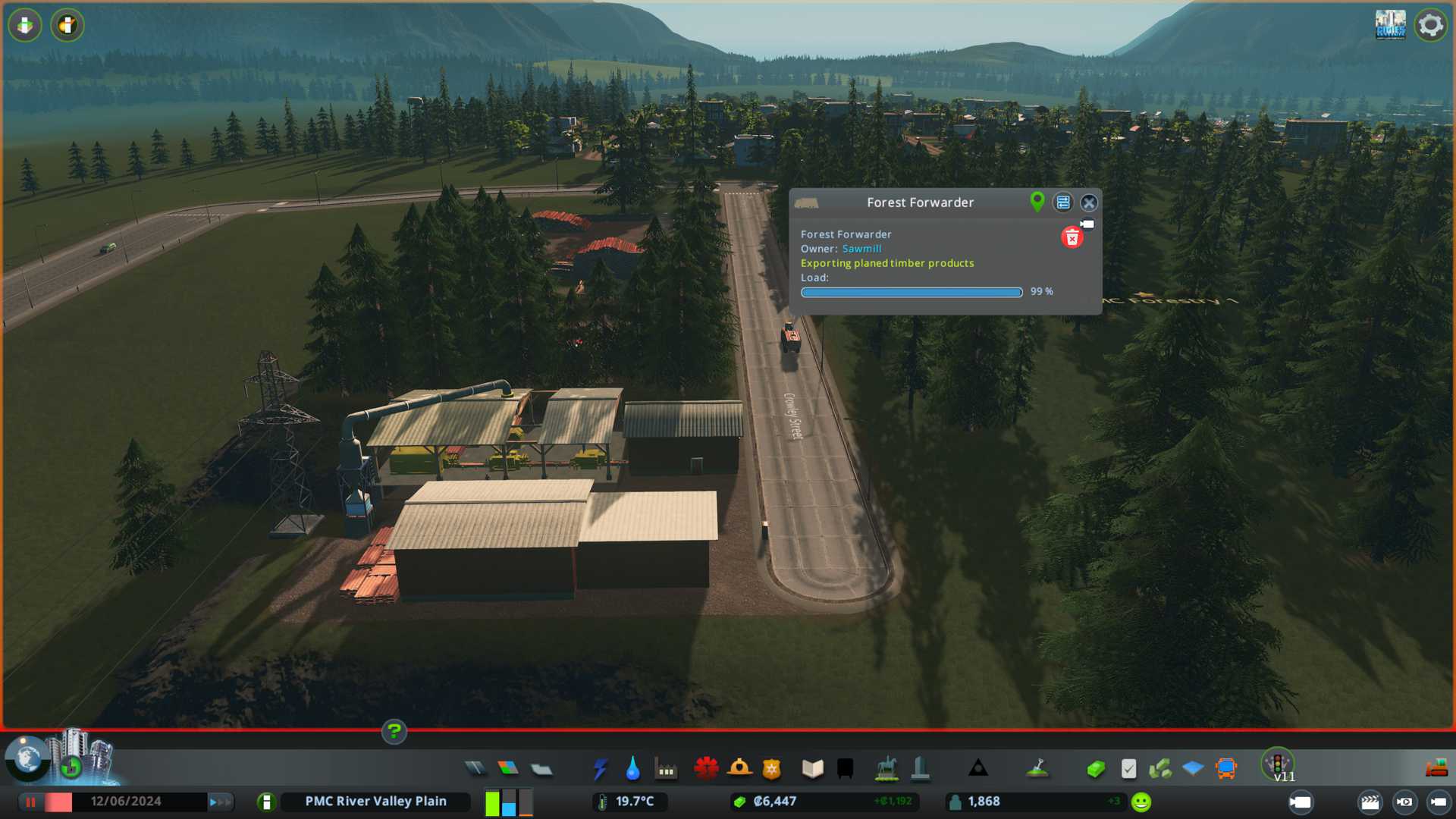Close the Forest Forwarder info panel
The height and width of the screenshot is (819, 1456).
coord(1089,202)
